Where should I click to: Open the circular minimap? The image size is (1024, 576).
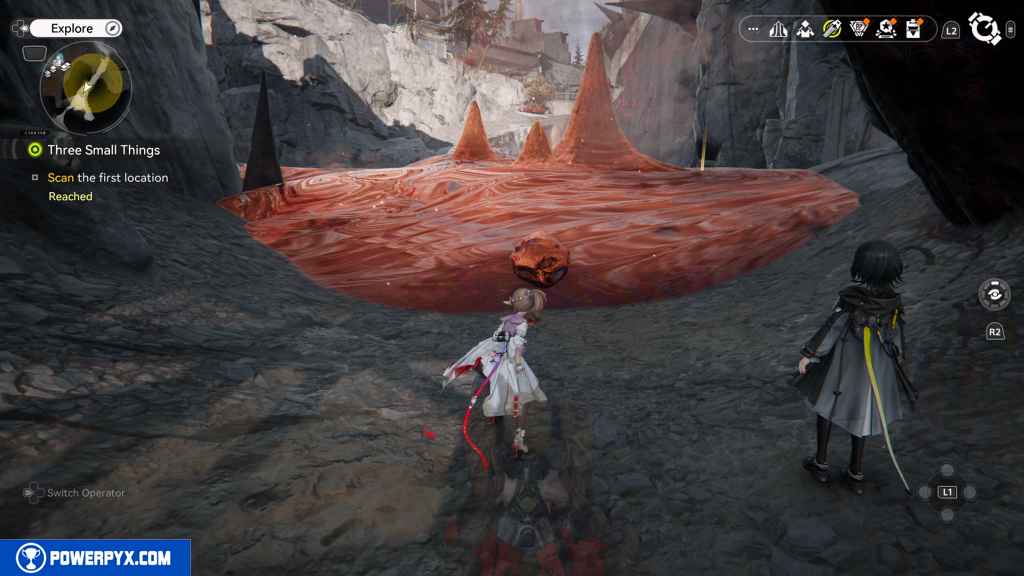tap(85, 88)
